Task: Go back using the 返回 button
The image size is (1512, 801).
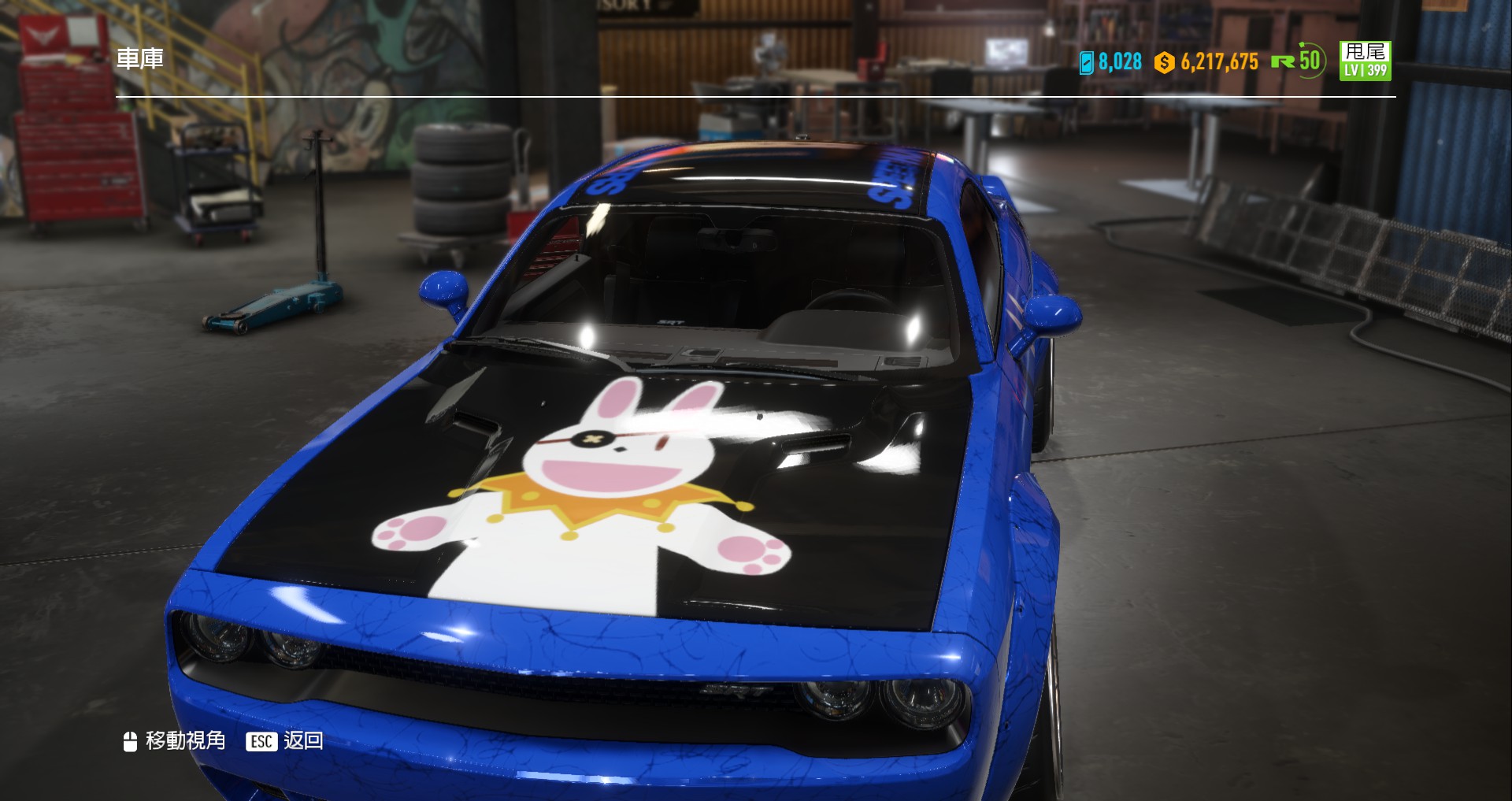Action: coord(286,740)
